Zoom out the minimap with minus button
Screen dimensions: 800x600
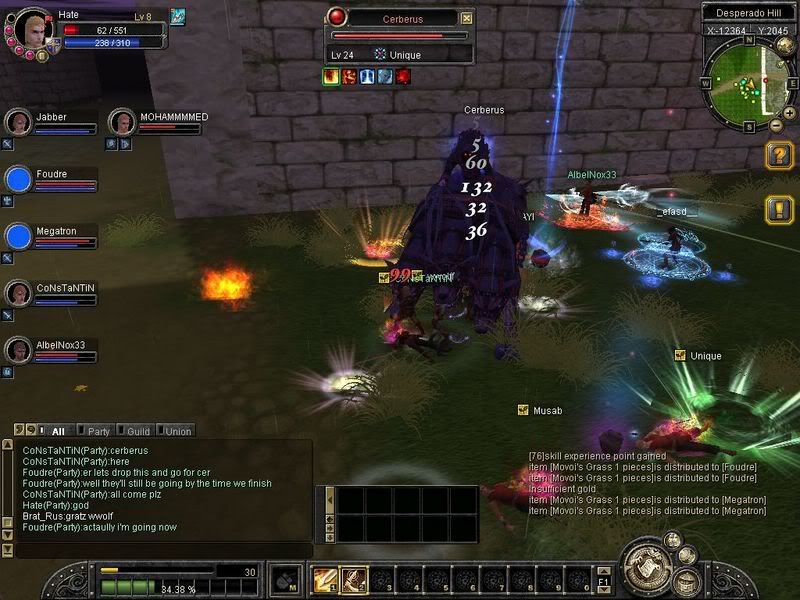[776, 126]
